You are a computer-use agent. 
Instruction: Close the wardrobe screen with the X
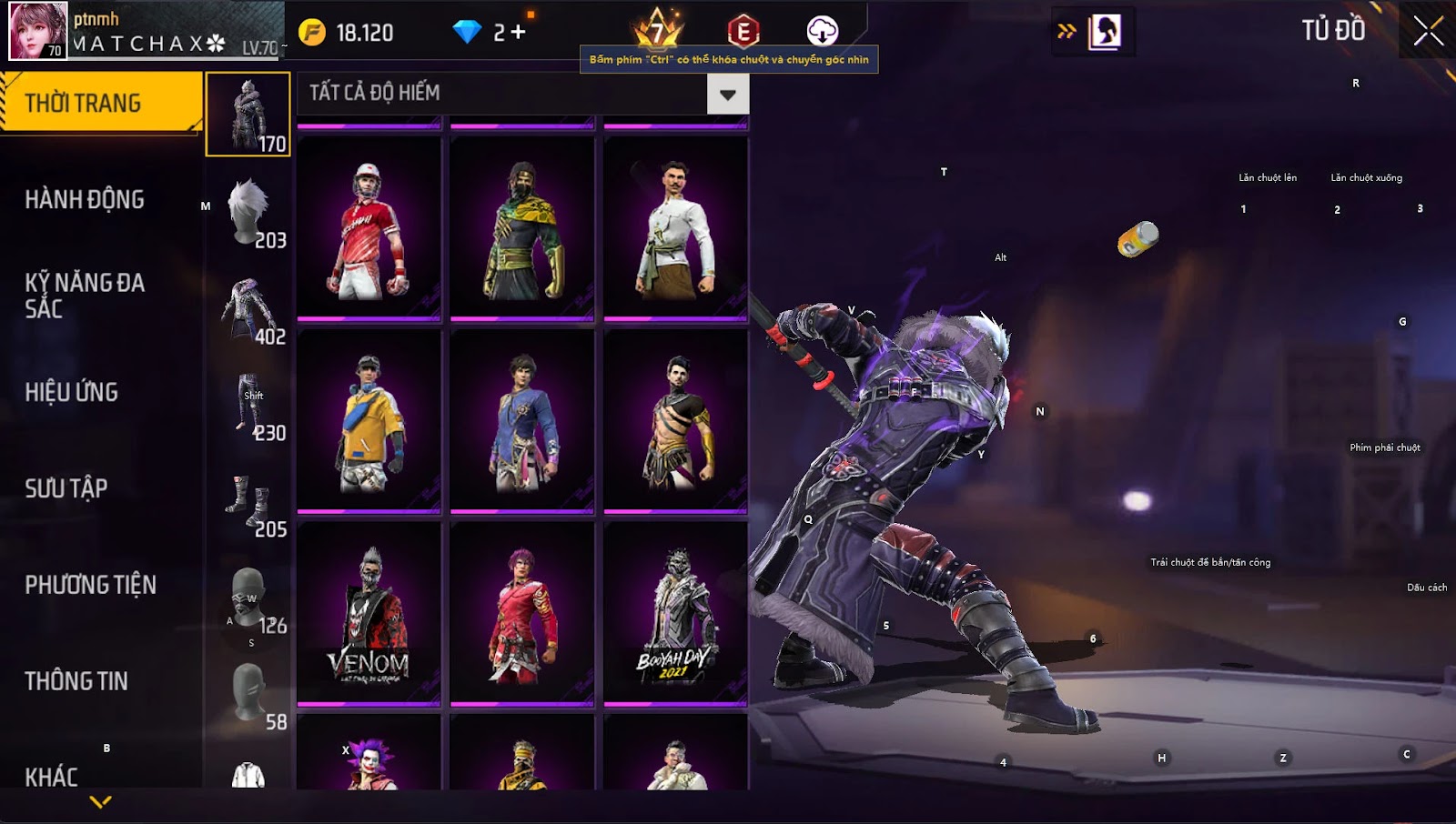(1428, 31)
